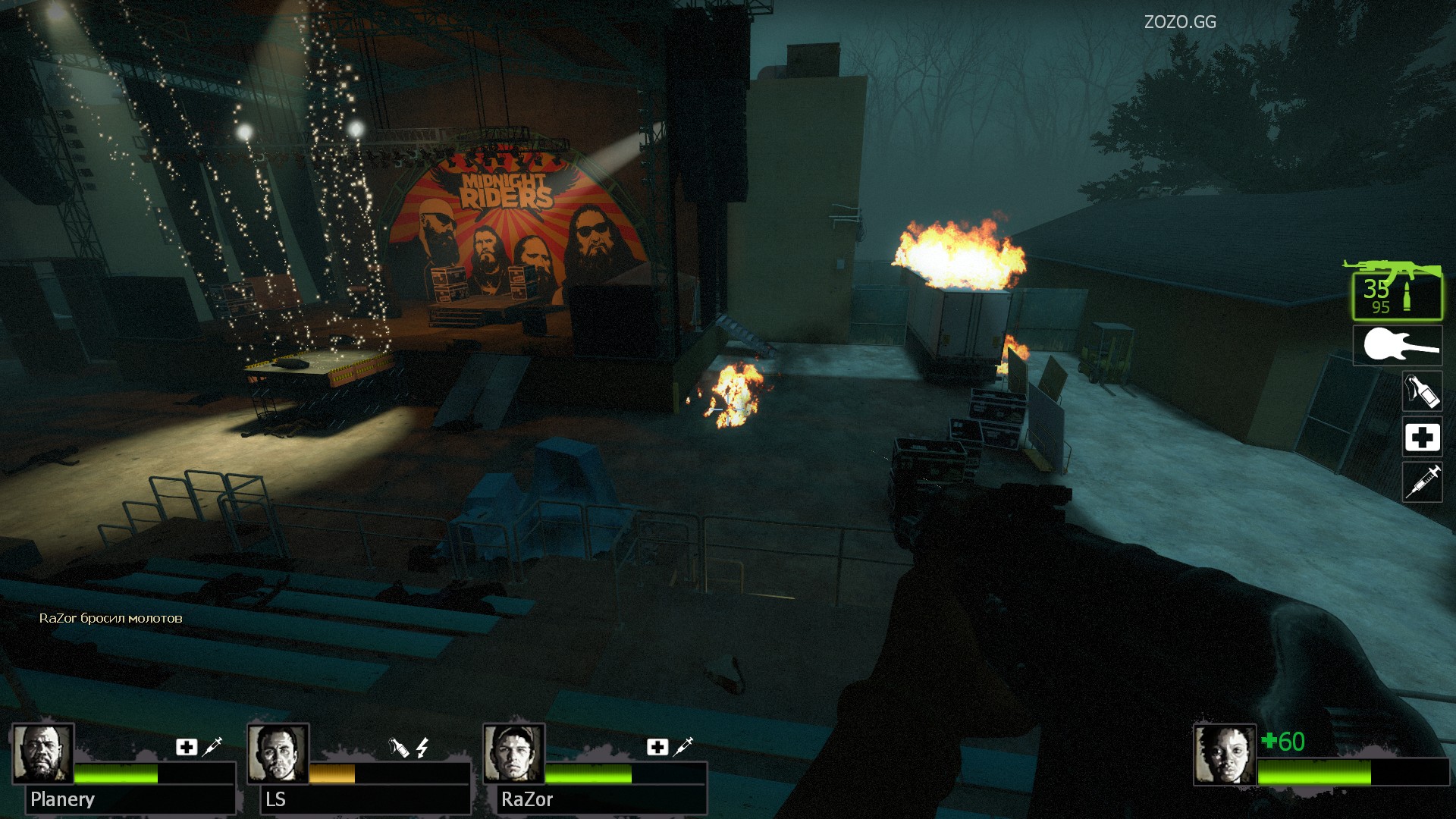
Task: Choose the molotov throwable slot
Action: tap(1422, 391)
